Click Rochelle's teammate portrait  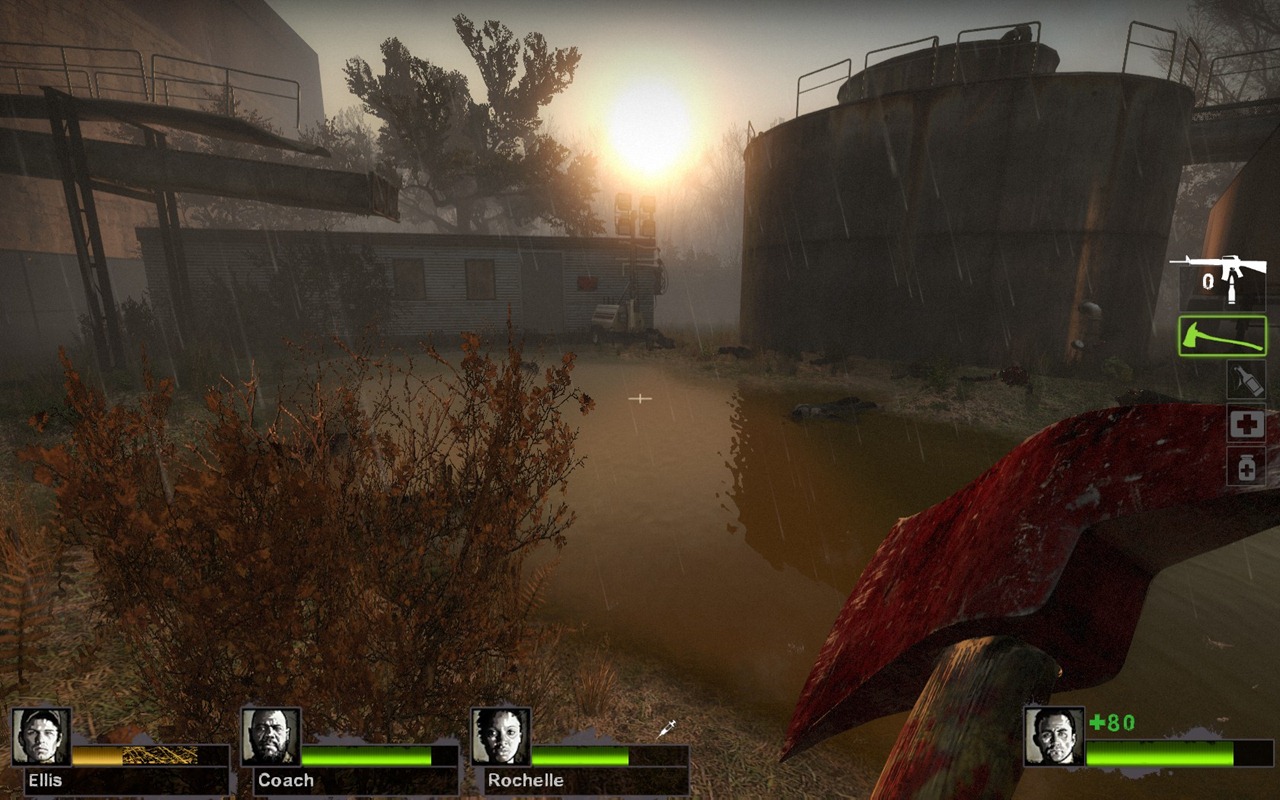501,737
